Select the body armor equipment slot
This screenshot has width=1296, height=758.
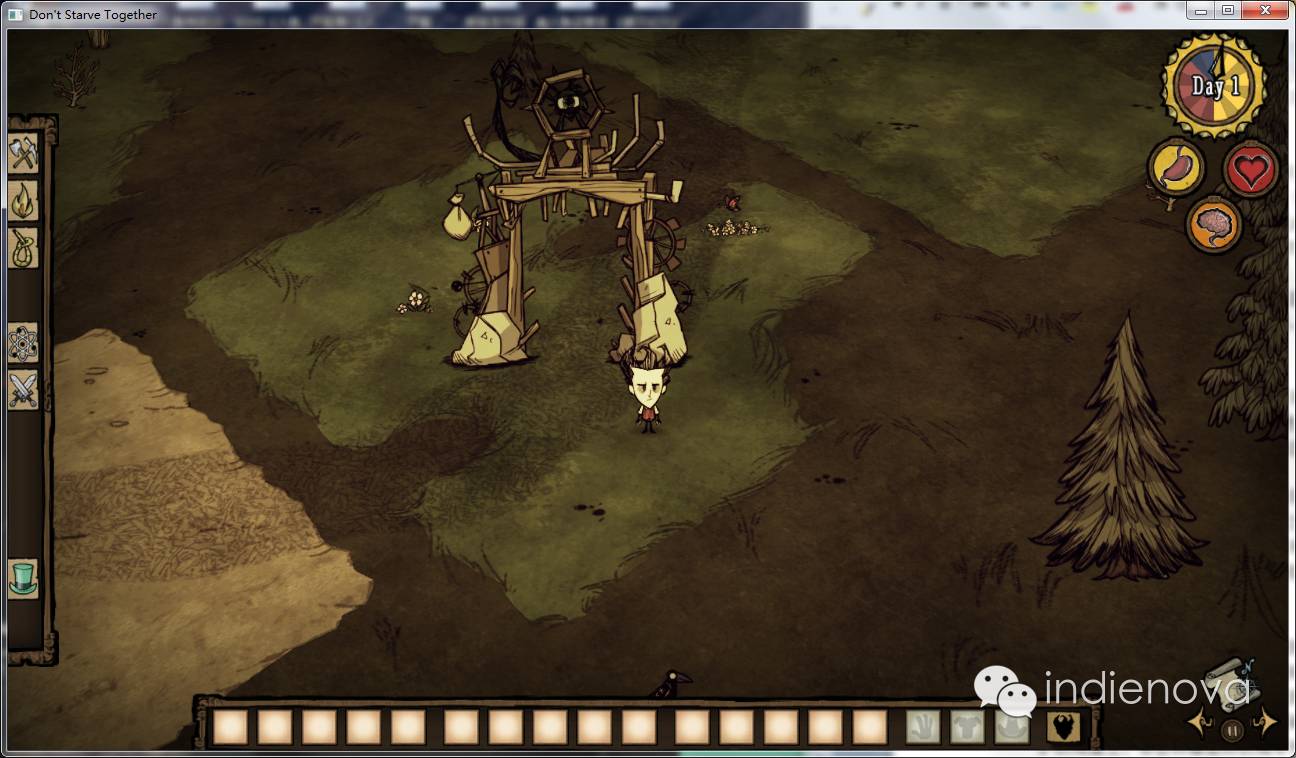[x=968, y=727]
